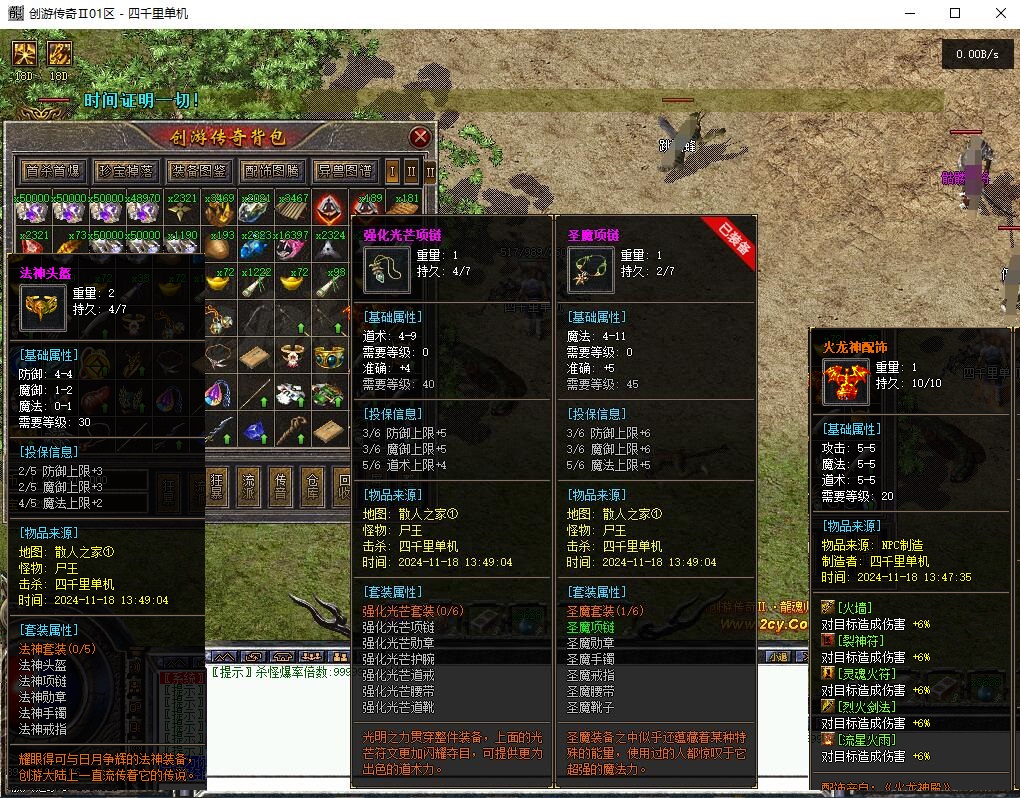The height and width of the screenshot is (798, 1020).
Task: Open the 配饰图腾 panel
Action: pyautogui.click(x=271, y=171)
